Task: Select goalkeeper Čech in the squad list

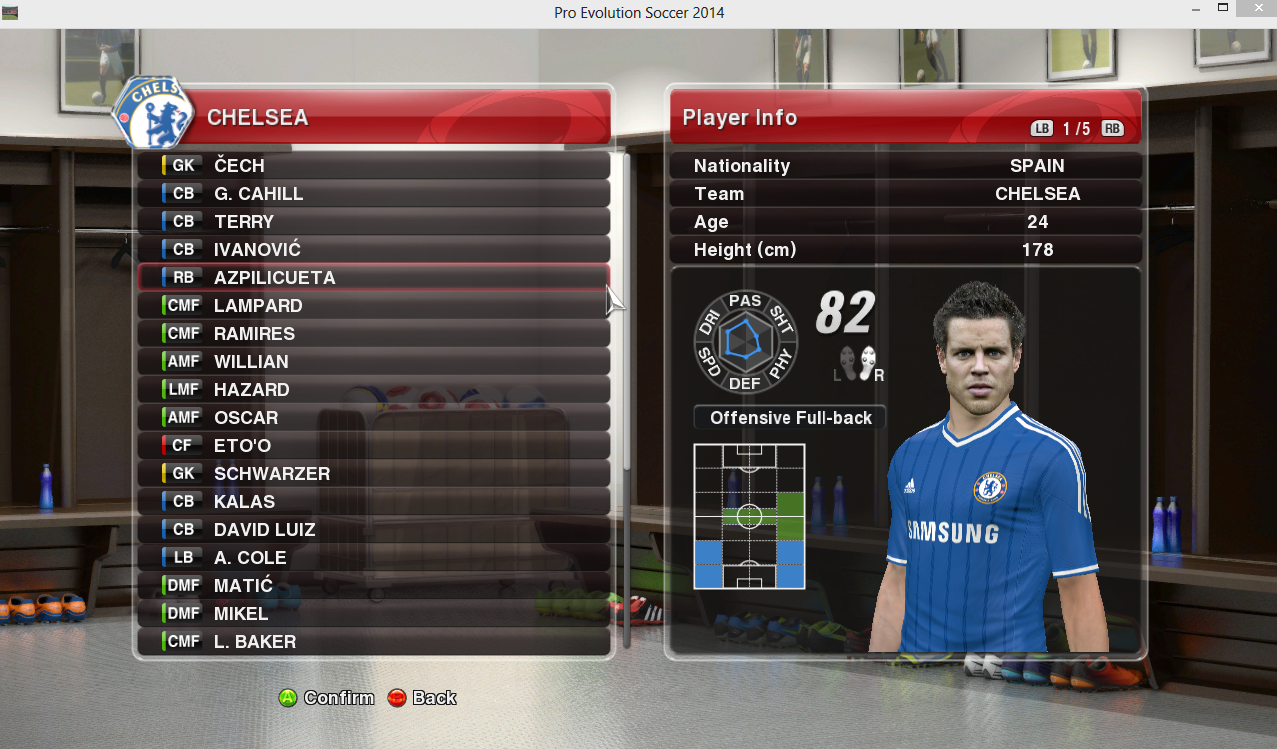Action: click(373, 166)
